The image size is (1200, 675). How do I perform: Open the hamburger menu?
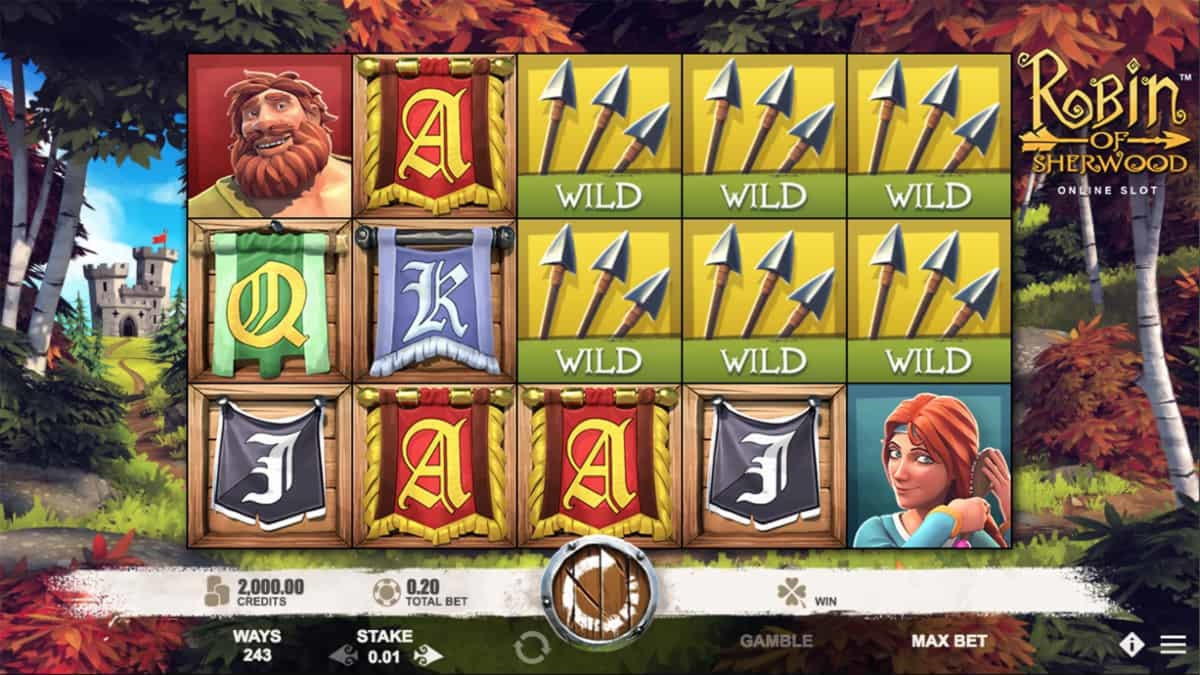[x=1172, y=645]
